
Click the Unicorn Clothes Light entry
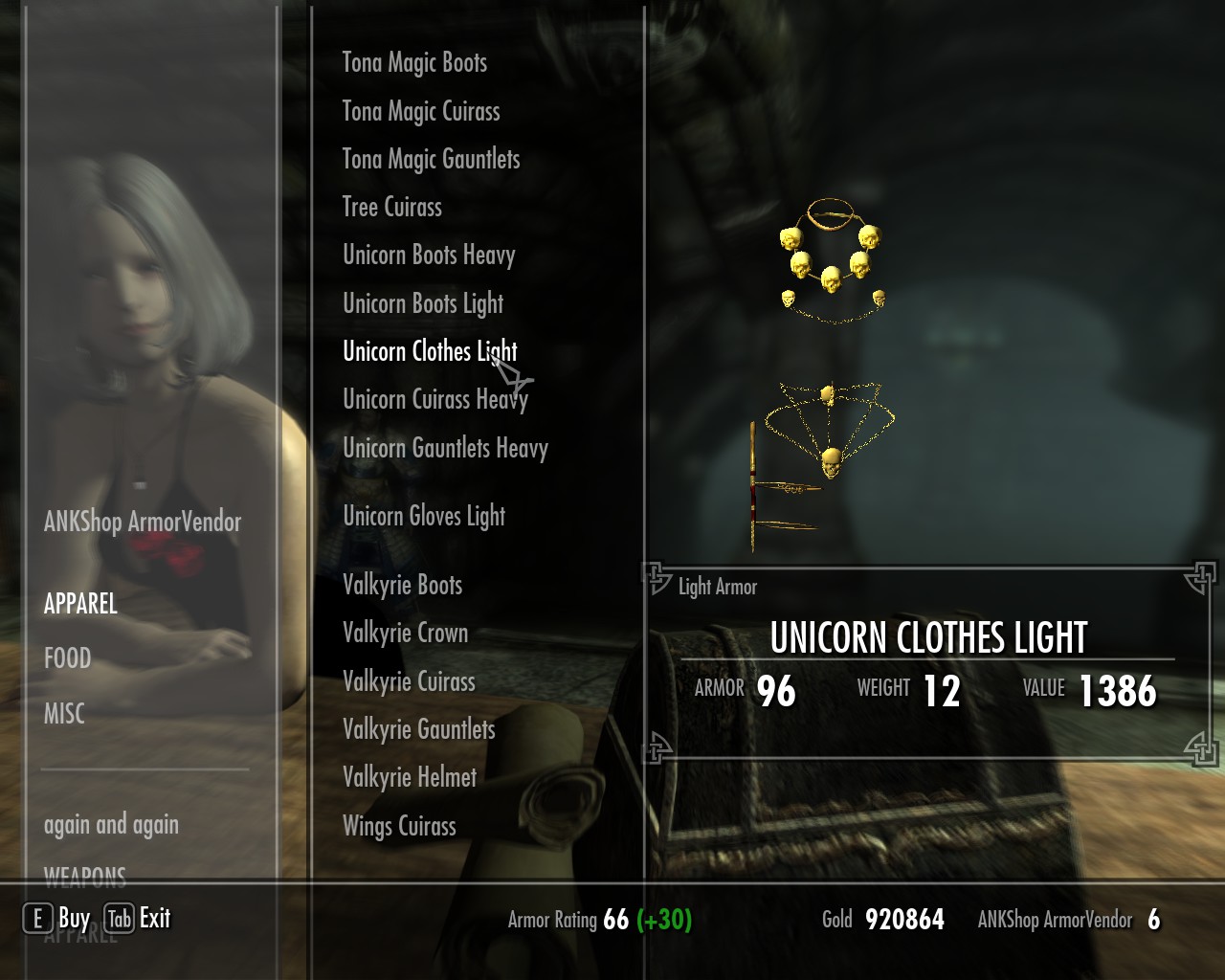click(430, 352)
